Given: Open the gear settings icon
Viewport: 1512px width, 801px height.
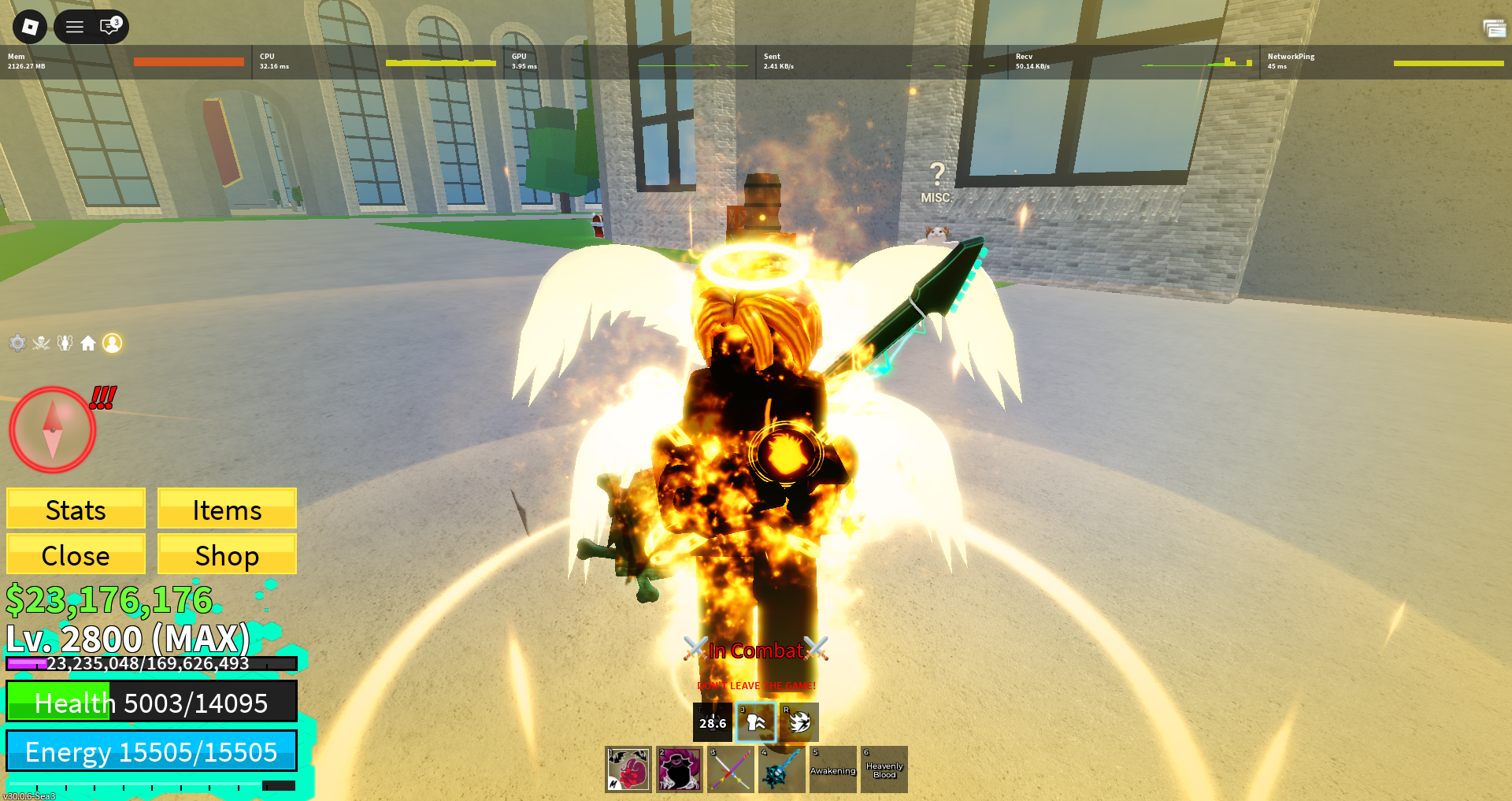Looking at the screenshot, I should [17, 343].
